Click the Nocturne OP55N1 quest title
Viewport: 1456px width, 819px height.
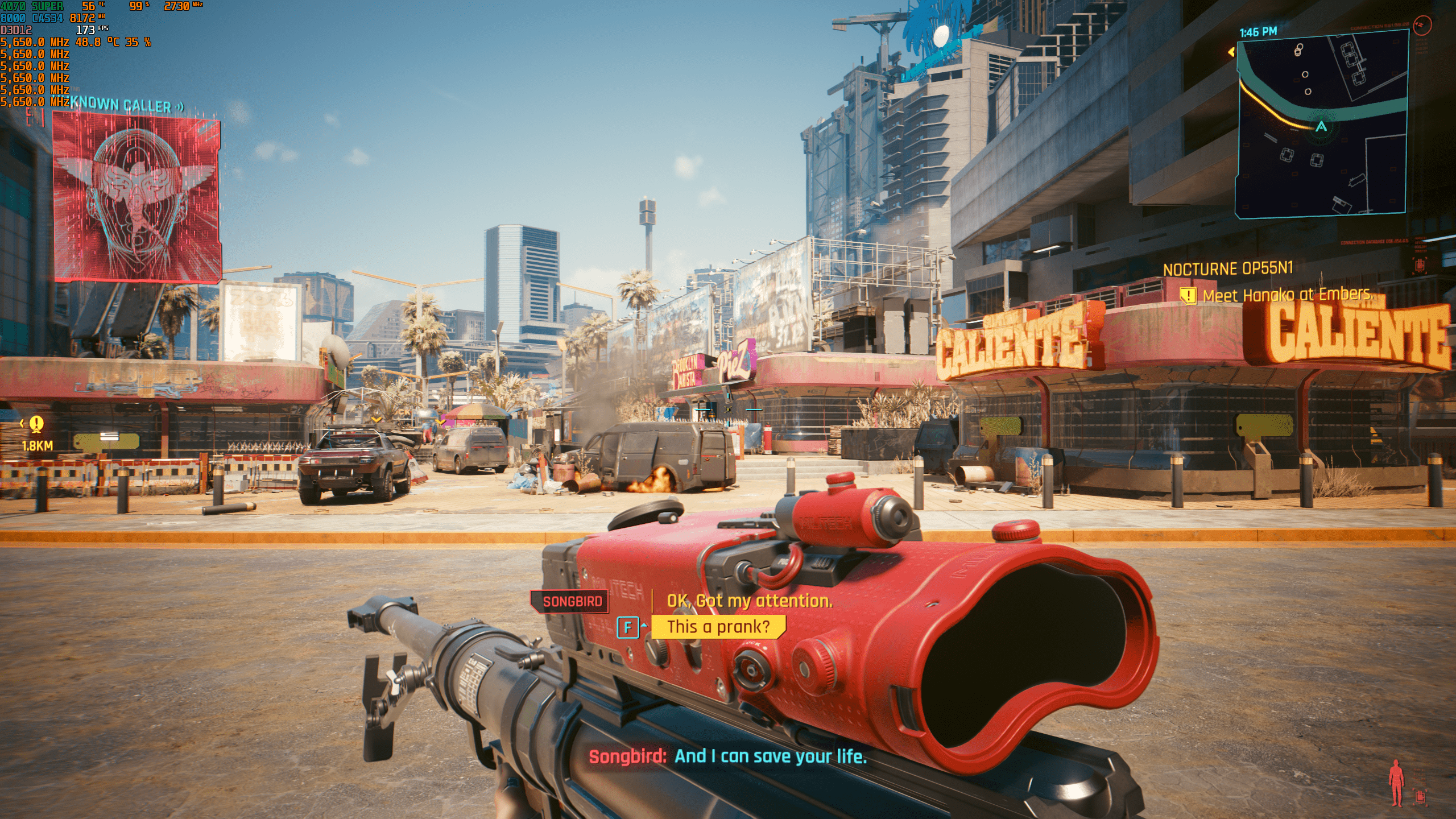coord(1227,268)
